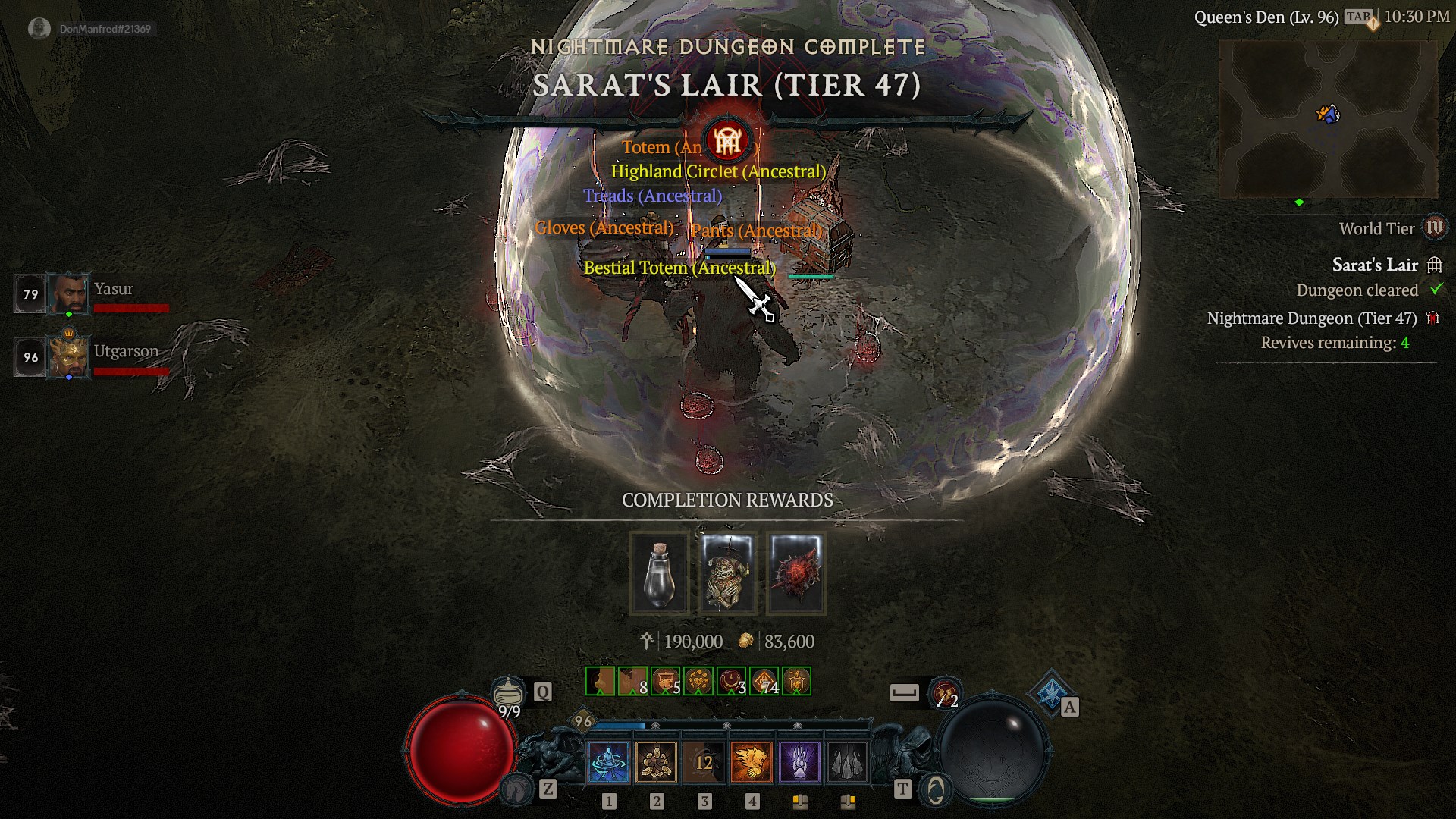Viewport: 1456px width, 819px height.
Task: Inspect the skull armor completion reward
Action: click(727, 573)
